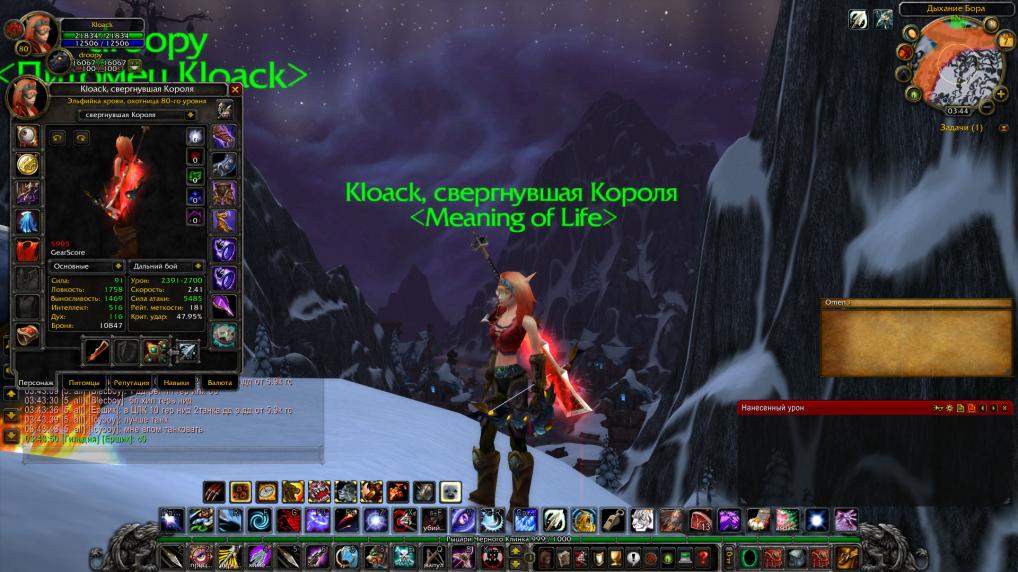1018x572 pixels.
Task: Select the blue cloak equipment slot
Action: [x=25, y=221]
